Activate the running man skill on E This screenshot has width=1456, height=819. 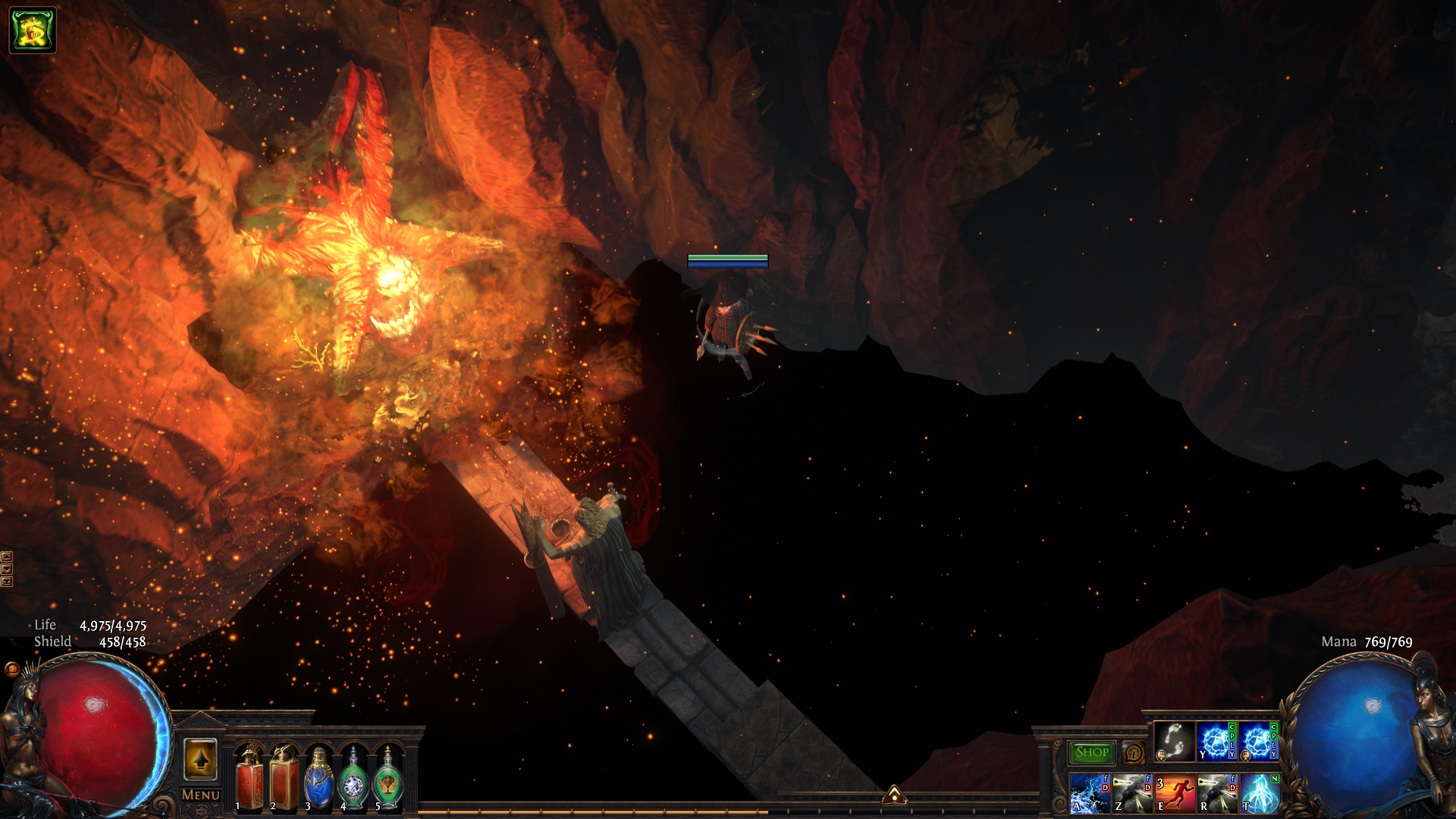coord(1175,793)
